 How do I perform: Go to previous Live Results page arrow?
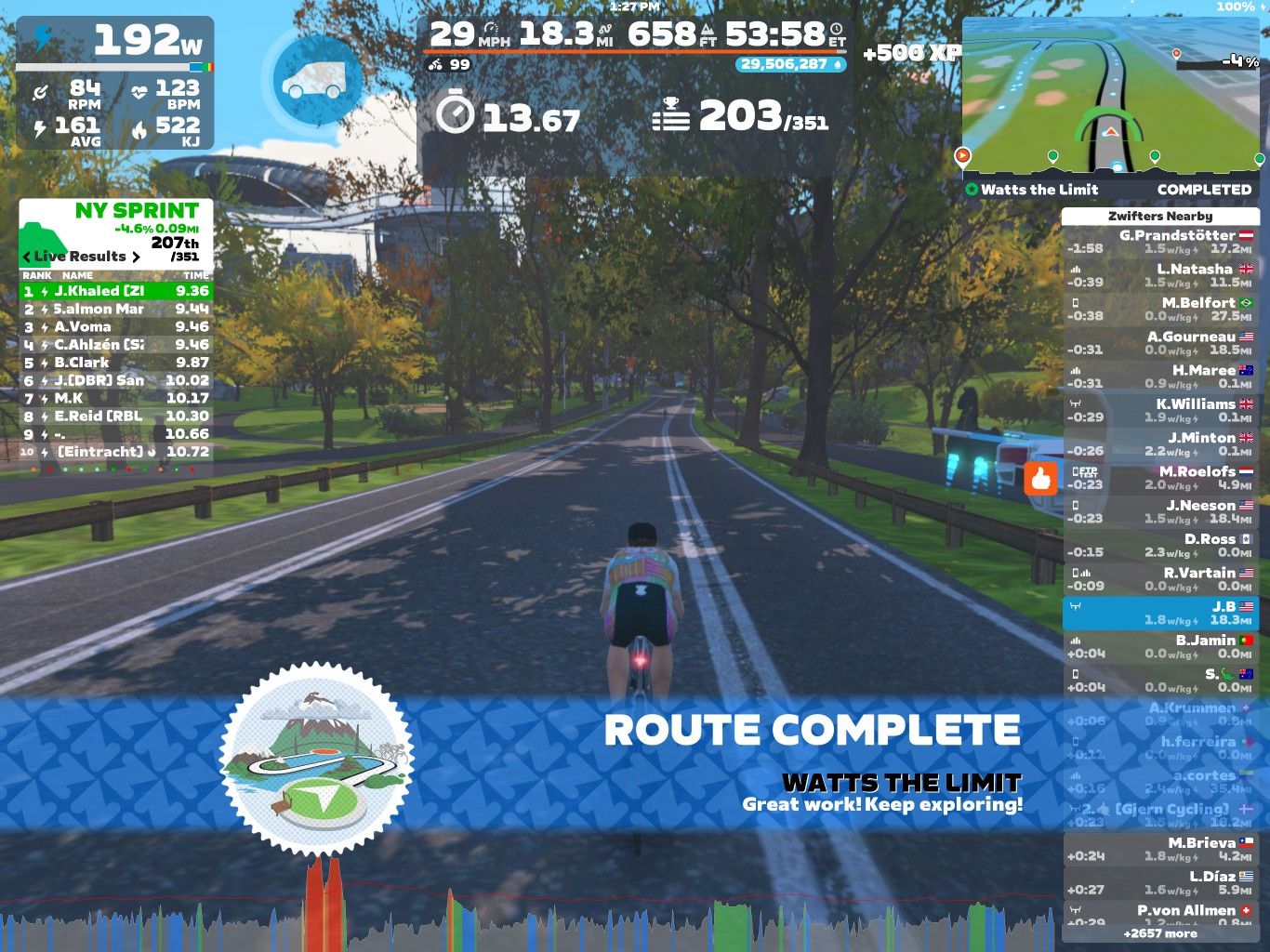(26, 257)
